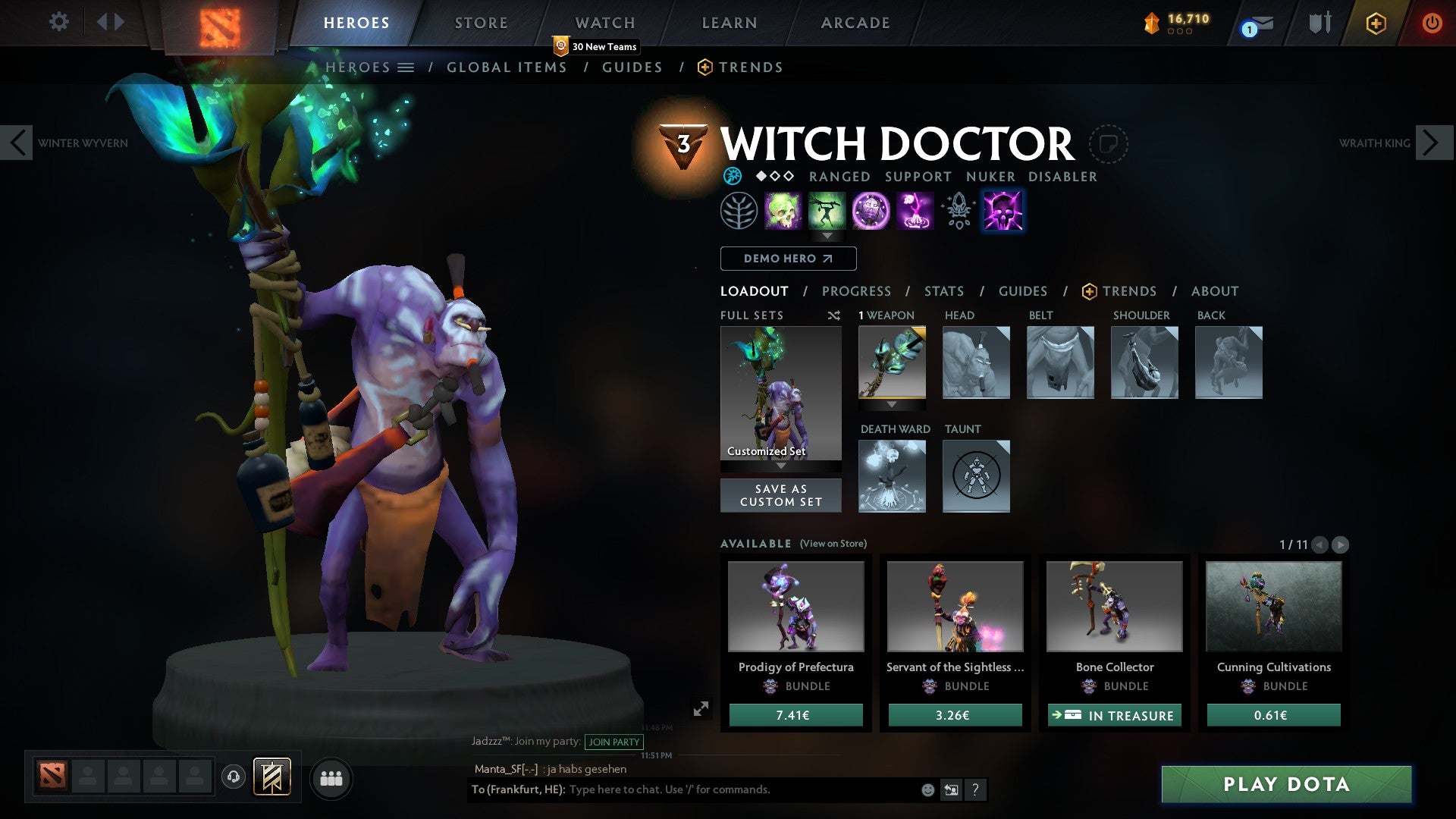The height and width of the screenshot is (819, 1456).
Task: Open the Dota Plus hexagon icon
Action: tap(1375, 23)
